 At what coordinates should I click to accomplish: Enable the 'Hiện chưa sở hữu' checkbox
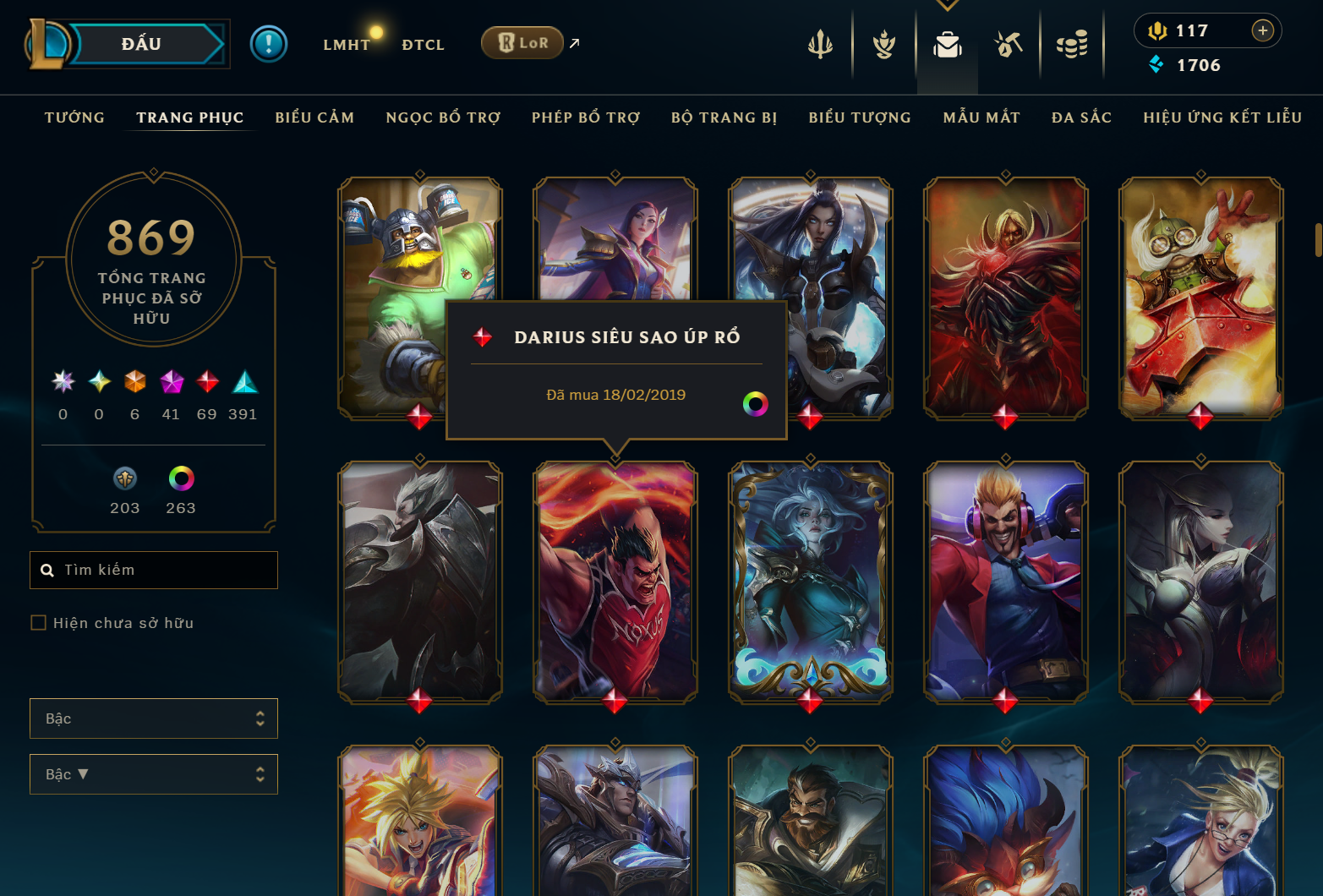[x=39, y=622]
